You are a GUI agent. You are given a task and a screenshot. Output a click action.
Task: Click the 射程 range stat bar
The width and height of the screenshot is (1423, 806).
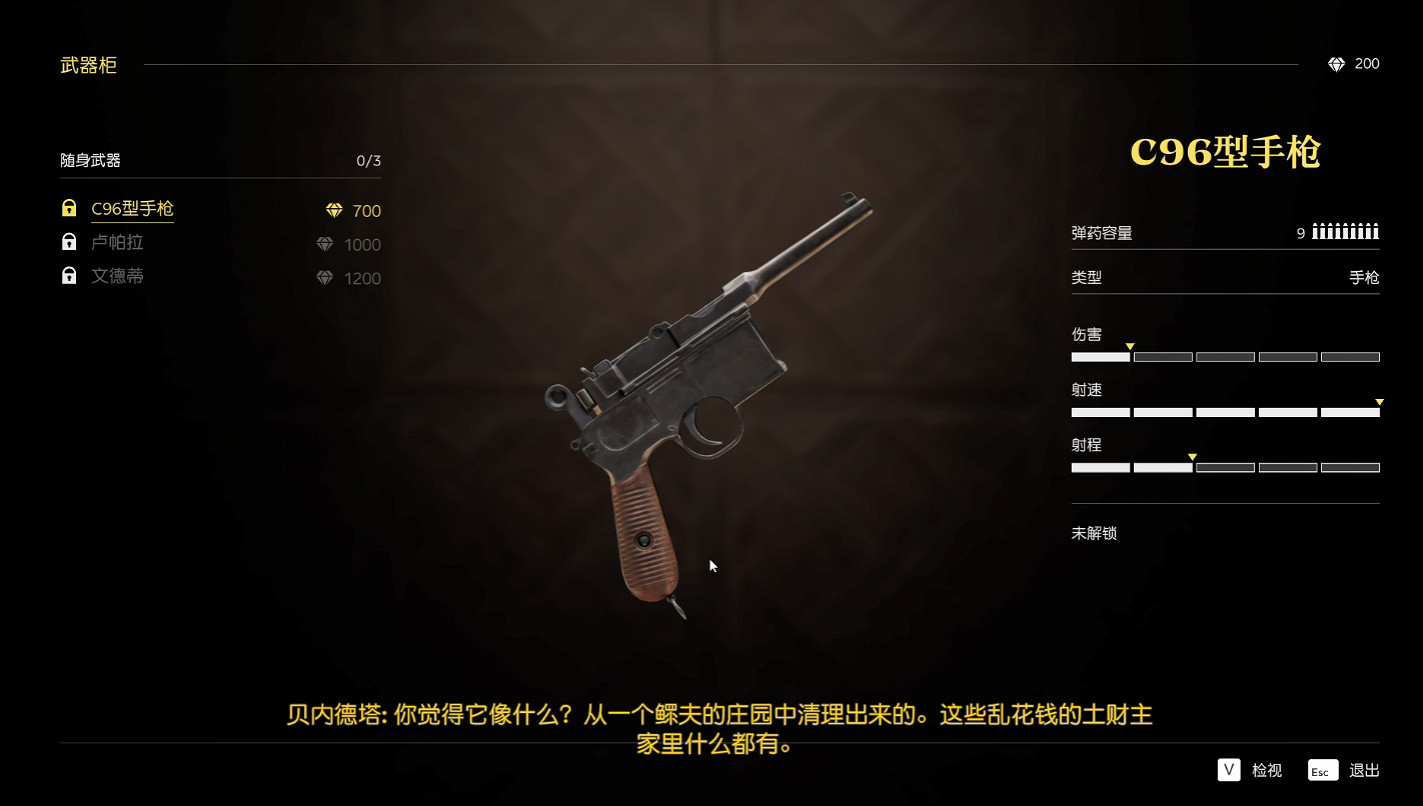click(x=1225, y=467)
